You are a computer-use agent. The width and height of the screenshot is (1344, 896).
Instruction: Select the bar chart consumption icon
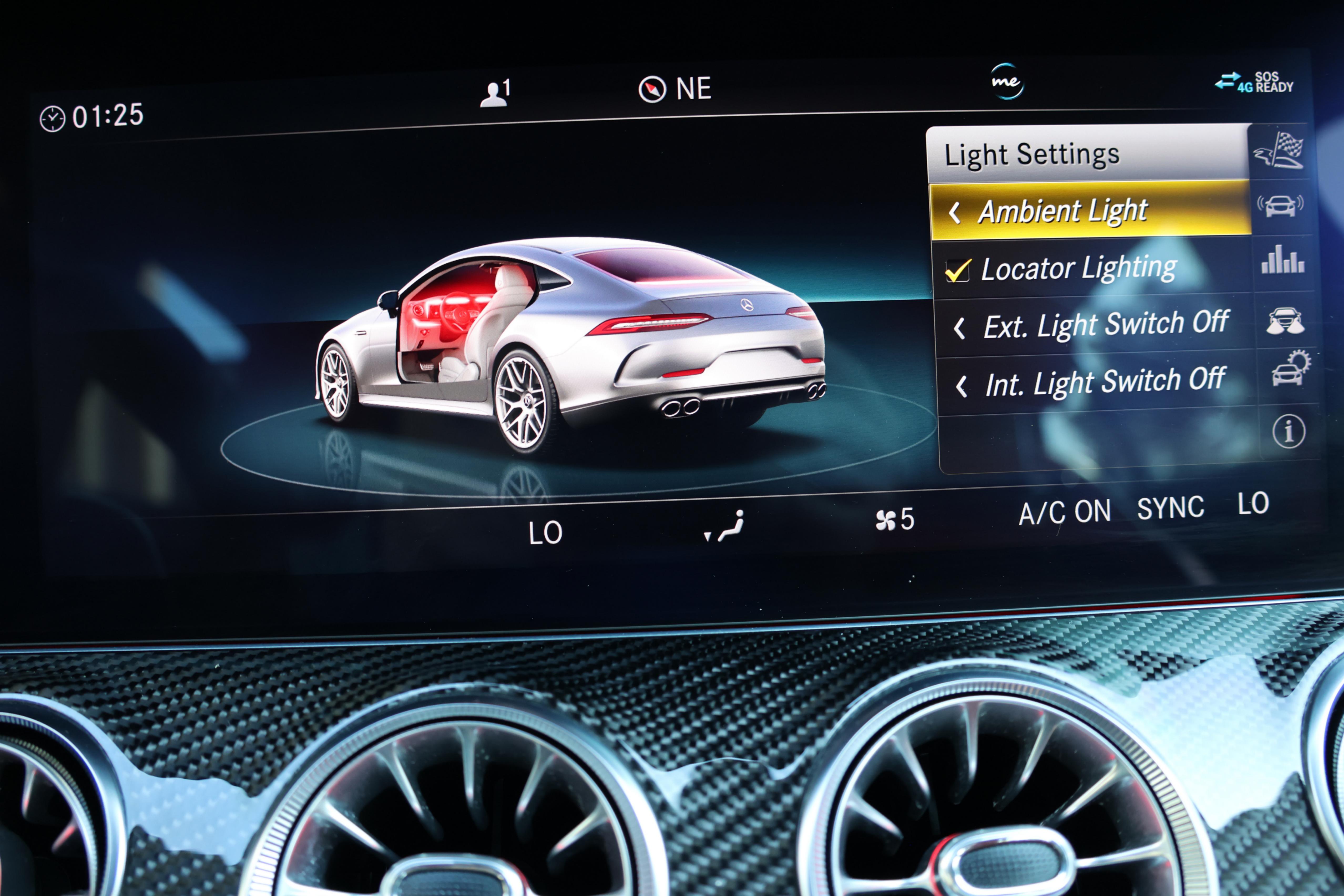tap(1283, 260)
